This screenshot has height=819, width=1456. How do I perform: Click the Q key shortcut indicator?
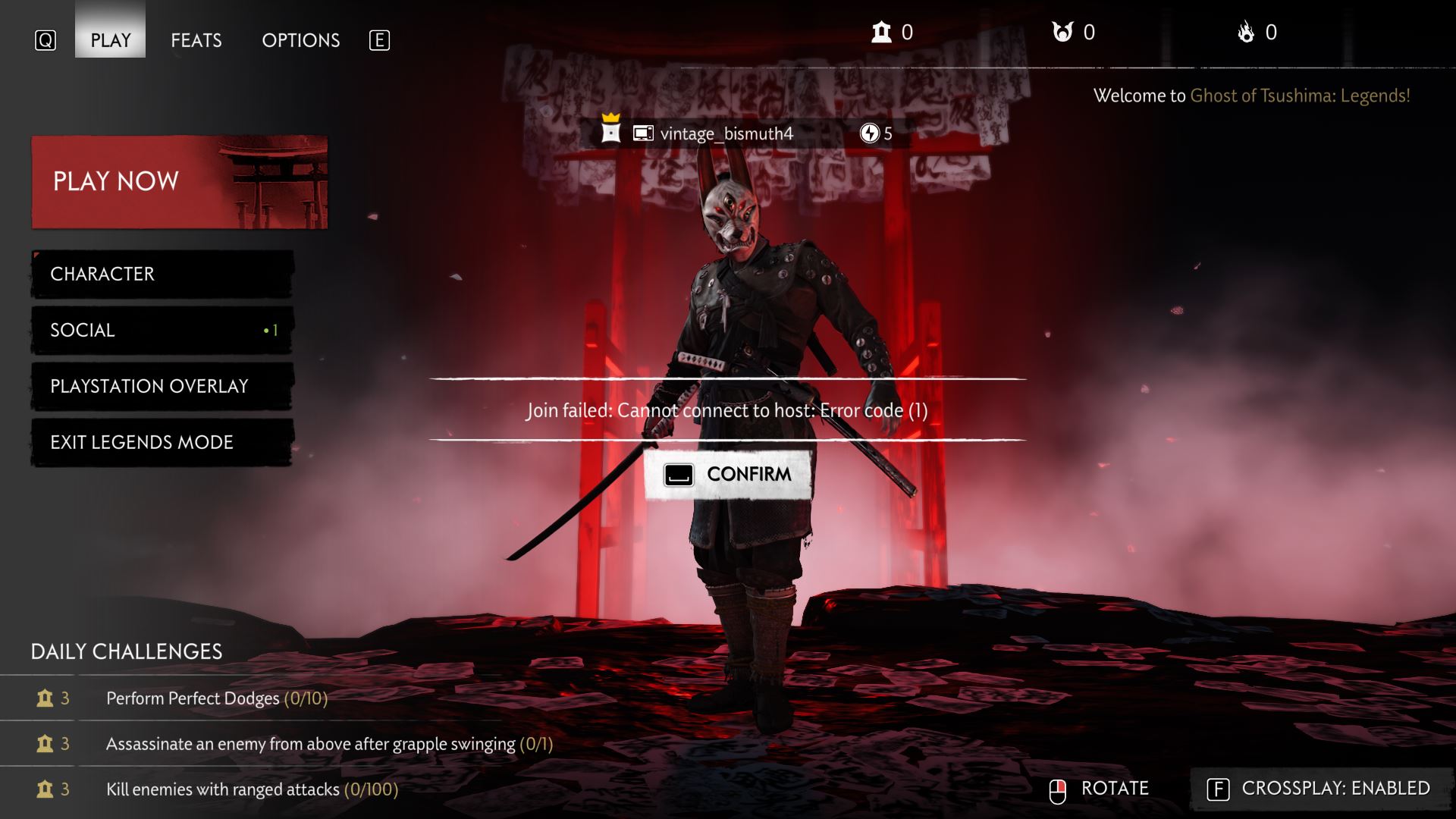pyautogui.click(x=45, y=39)
